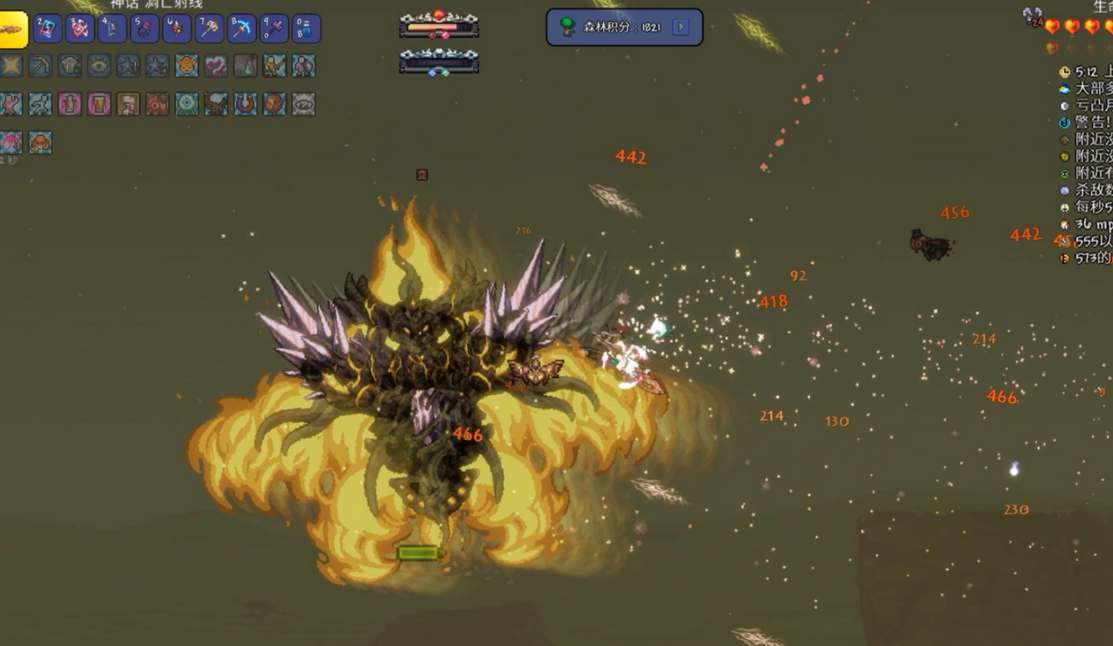Select hotbar slot 2 with the card item
The width and height of the screenshot is (1113, 646).
48,28
